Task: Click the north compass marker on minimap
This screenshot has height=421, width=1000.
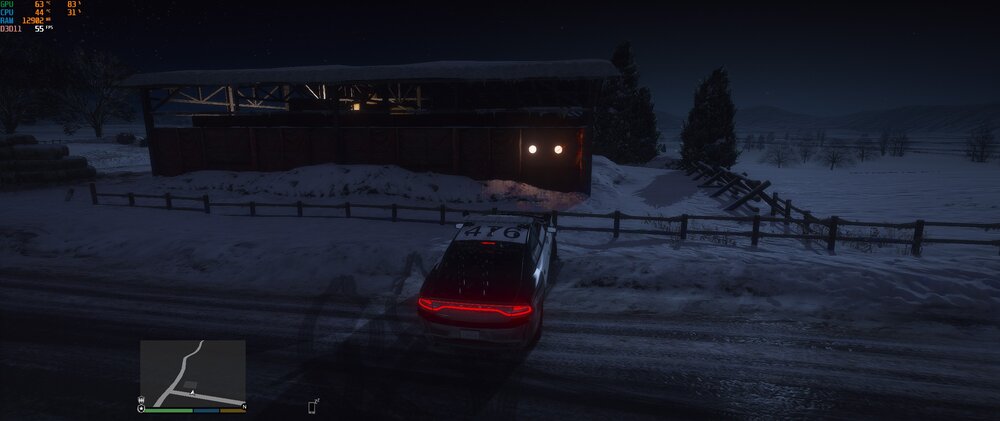Action: [244, 407]
